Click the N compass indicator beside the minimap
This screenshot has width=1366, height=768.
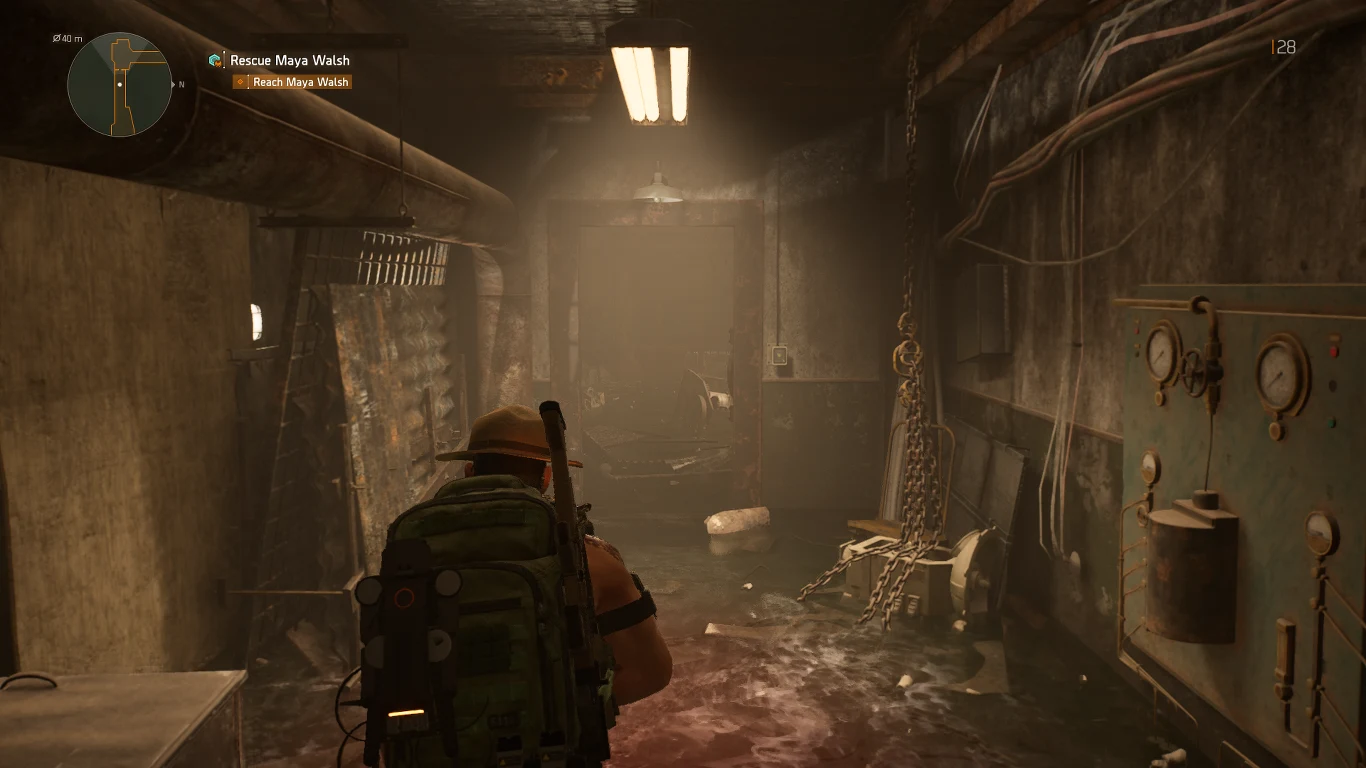click(179, 86)
